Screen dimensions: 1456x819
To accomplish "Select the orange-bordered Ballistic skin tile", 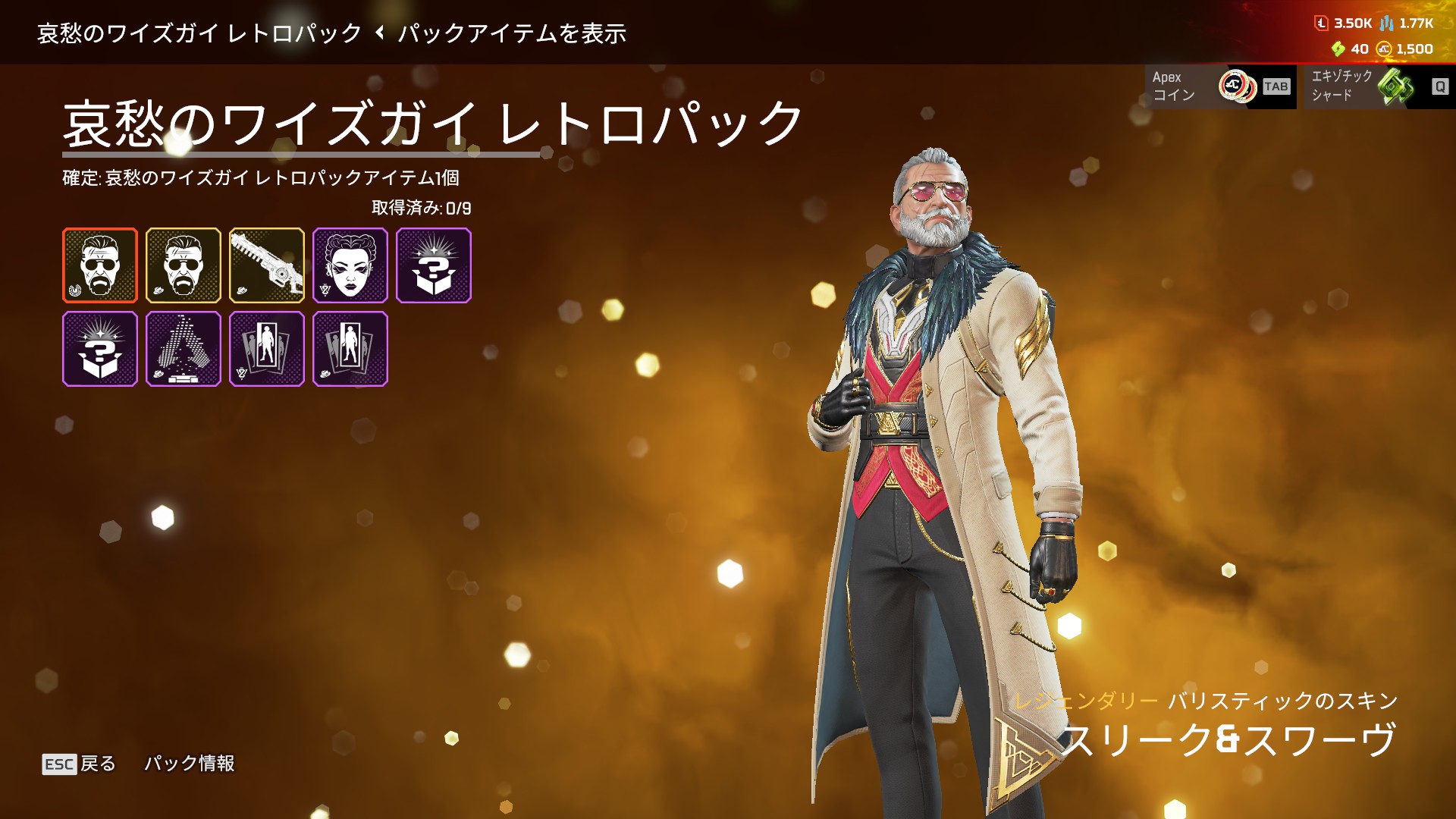I will [100, 265].
